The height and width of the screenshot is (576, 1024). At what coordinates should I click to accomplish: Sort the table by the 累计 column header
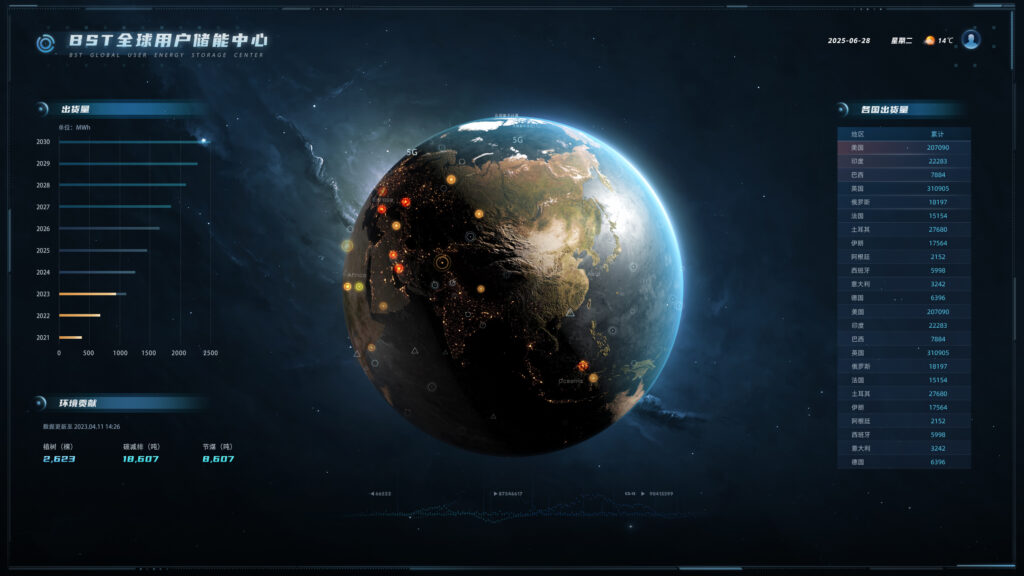tap(936, 134)
